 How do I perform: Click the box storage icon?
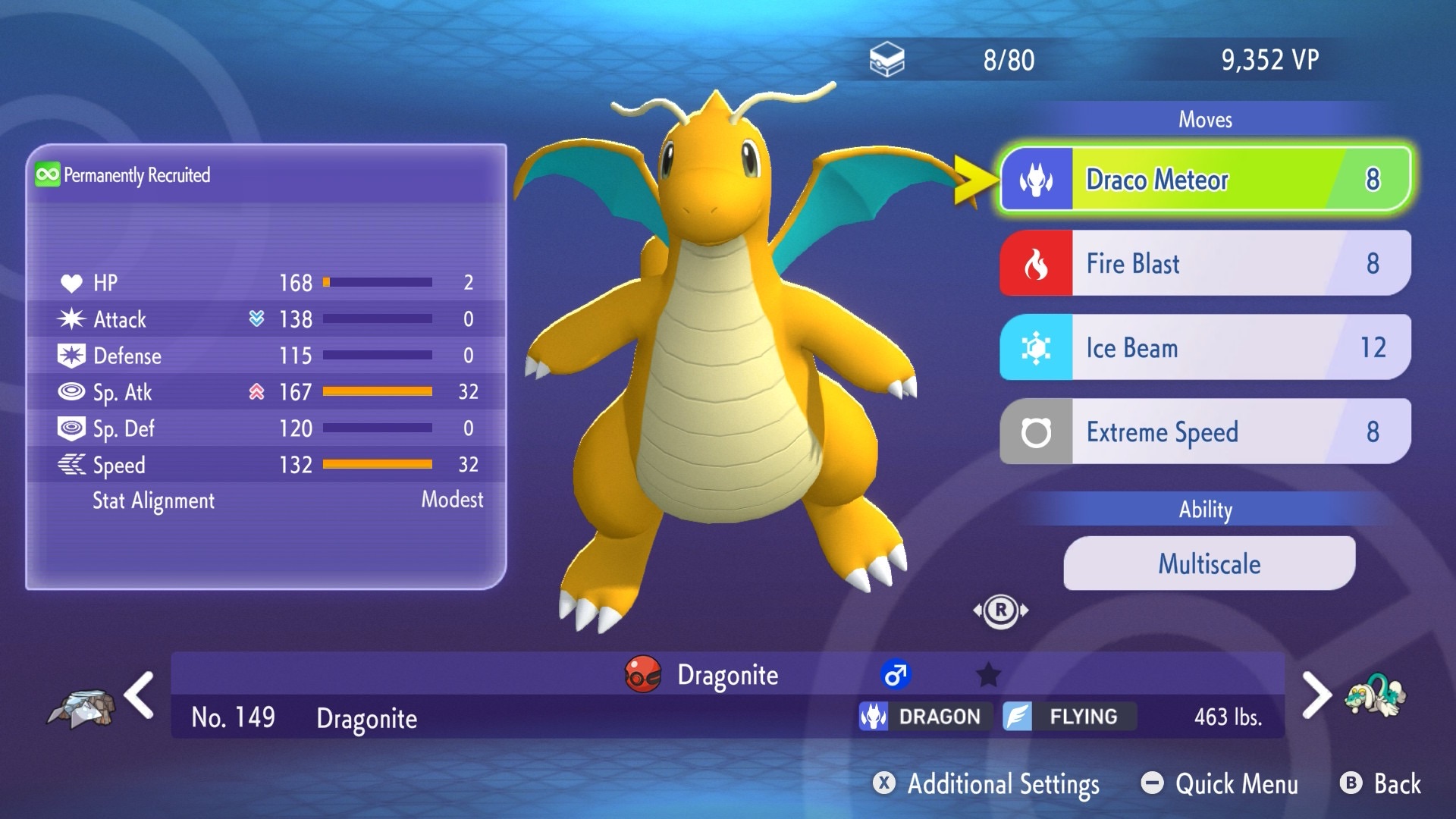(x=886, y=60)
